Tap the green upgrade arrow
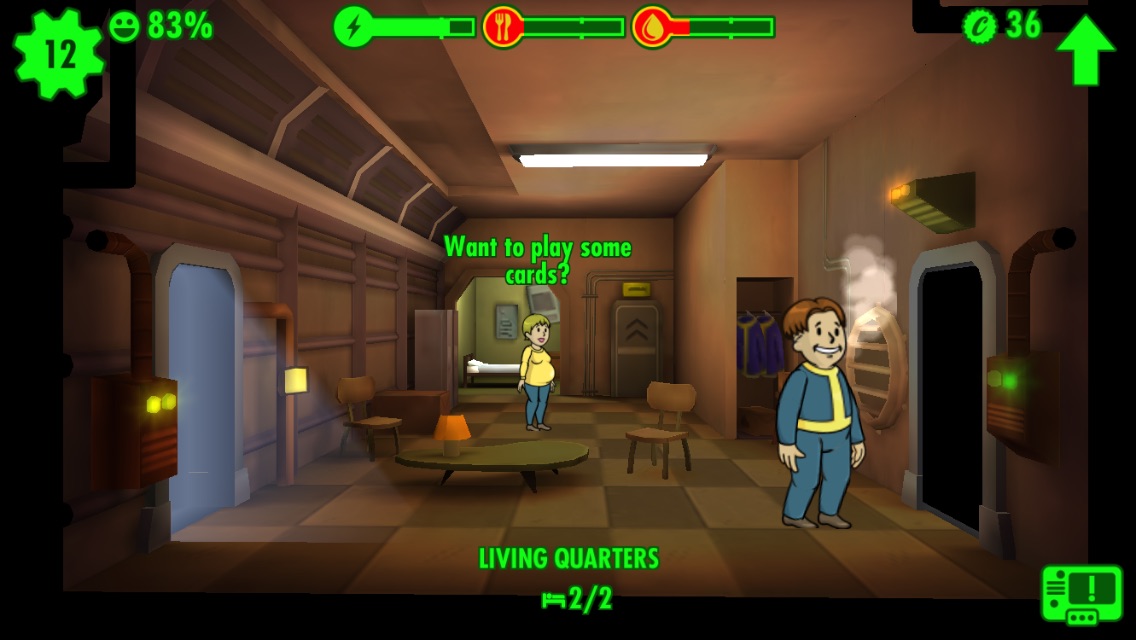The height and width of the screenshot is (640, 1136). (x=1085, y=49)
